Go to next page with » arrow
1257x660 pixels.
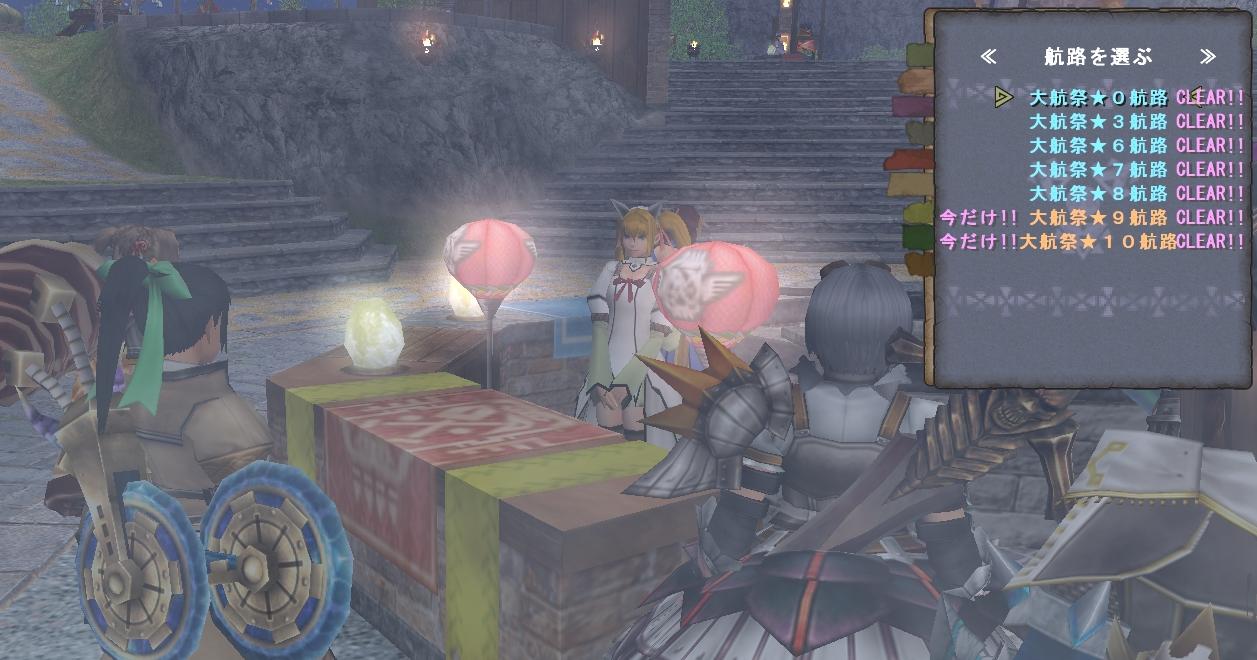(x=1208, y=57)
